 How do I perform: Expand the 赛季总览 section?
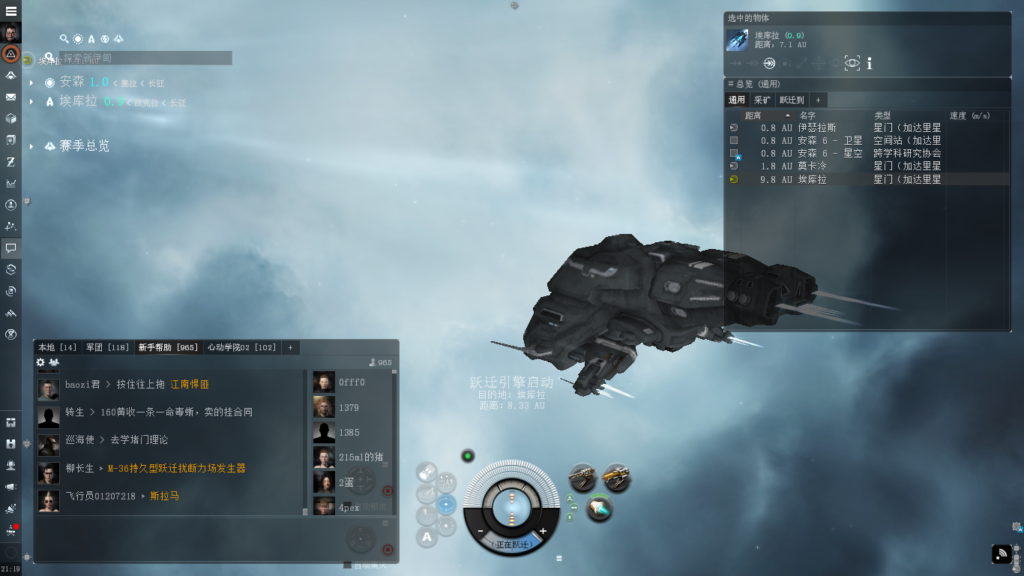[x=33, y=146]
